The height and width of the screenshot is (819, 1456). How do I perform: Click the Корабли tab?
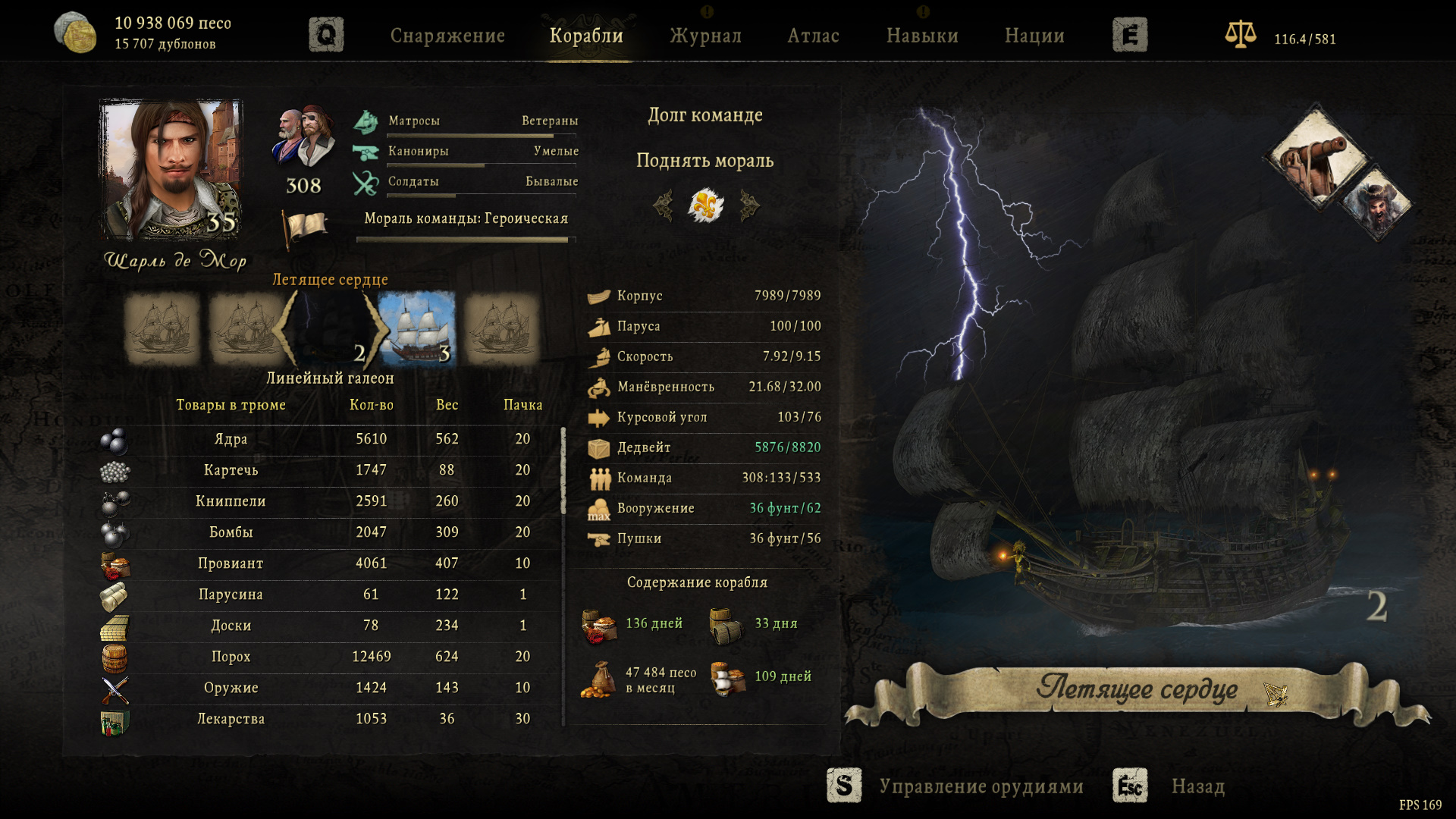click(586, 36)
